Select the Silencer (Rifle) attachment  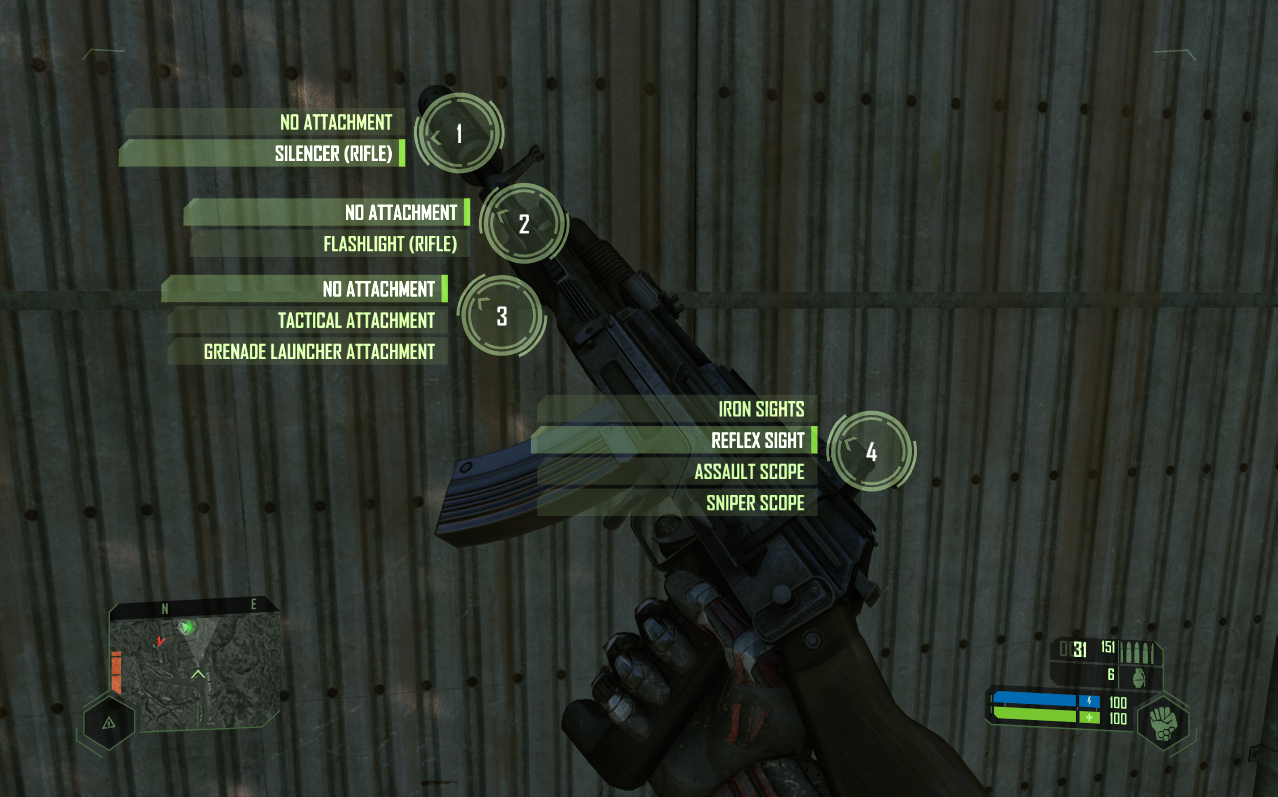(333, 154)
